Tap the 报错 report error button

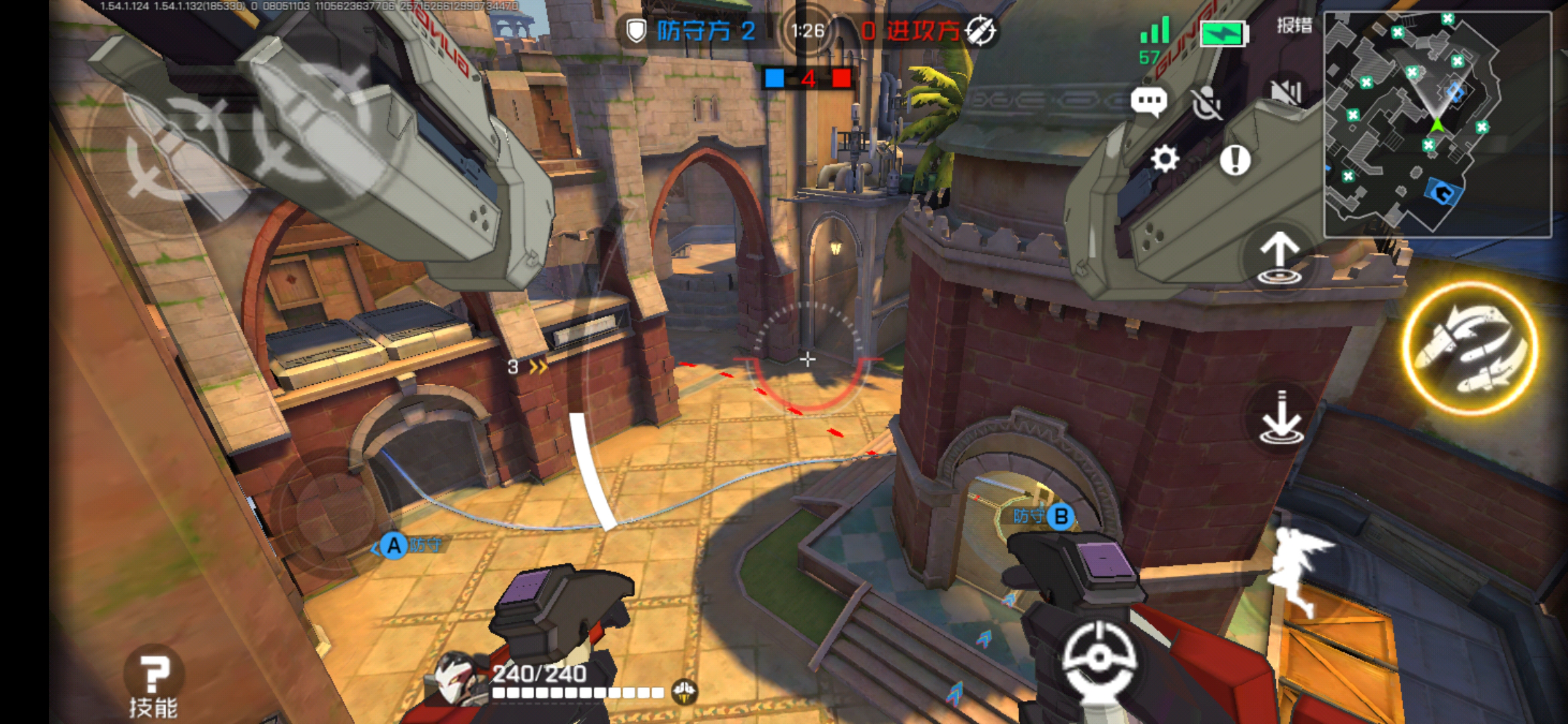pos(1294,26)
